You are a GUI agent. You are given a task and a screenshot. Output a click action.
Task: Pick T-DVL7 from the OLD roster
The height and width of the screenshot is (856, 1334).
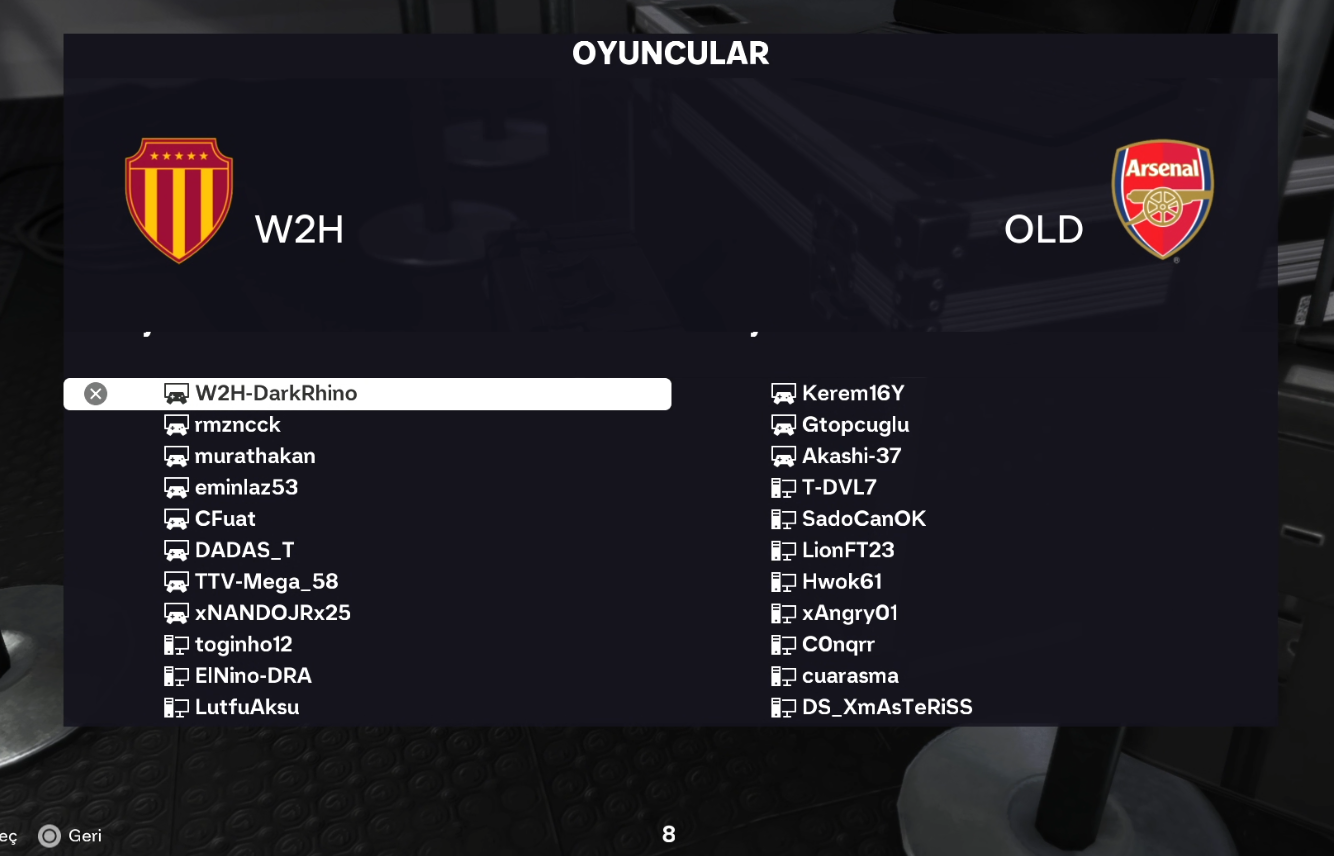pyautogui.click(x=839, y=488)
